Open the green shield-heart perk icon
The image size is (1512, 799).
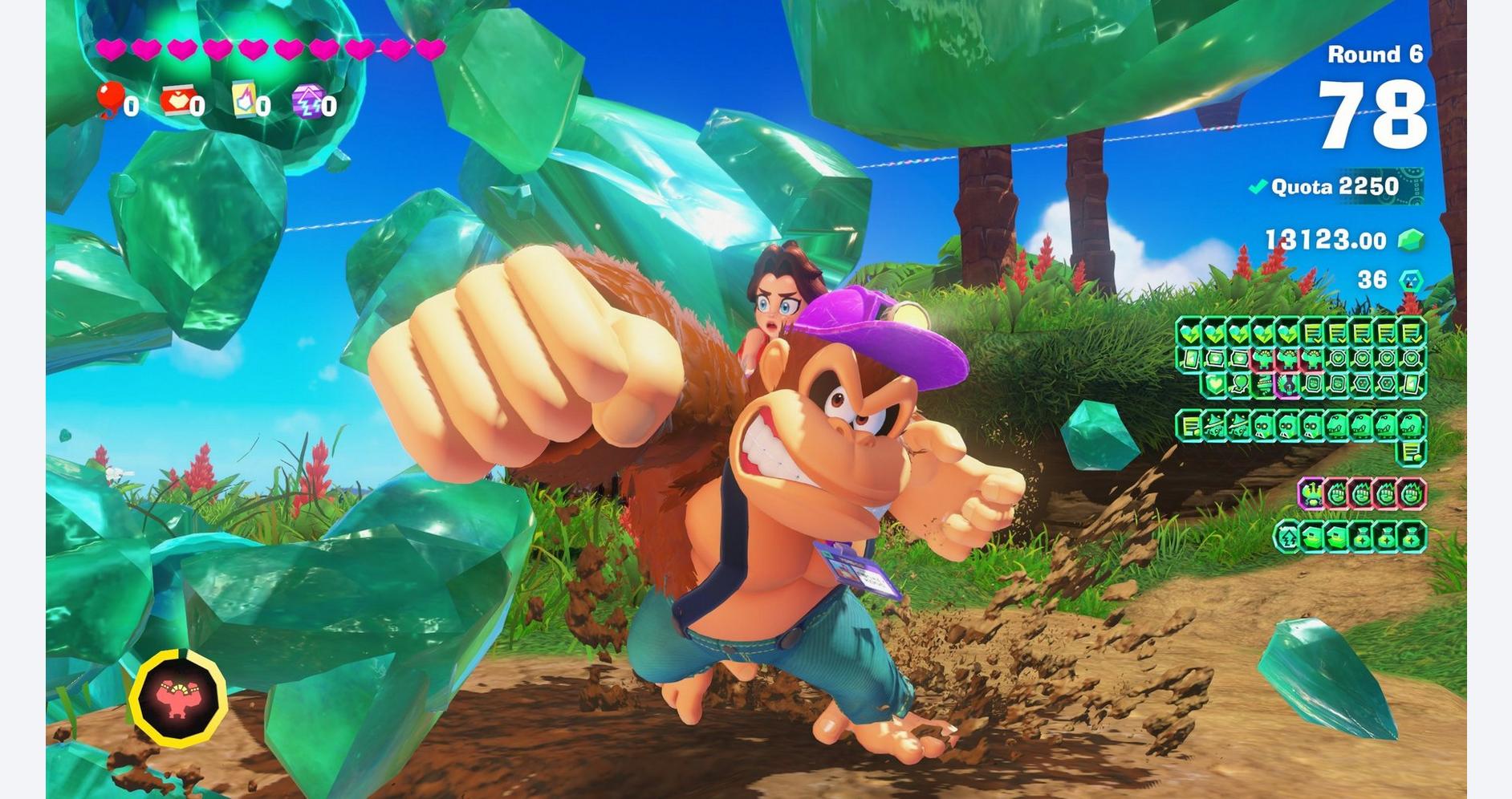click(x=1216, y=385)
